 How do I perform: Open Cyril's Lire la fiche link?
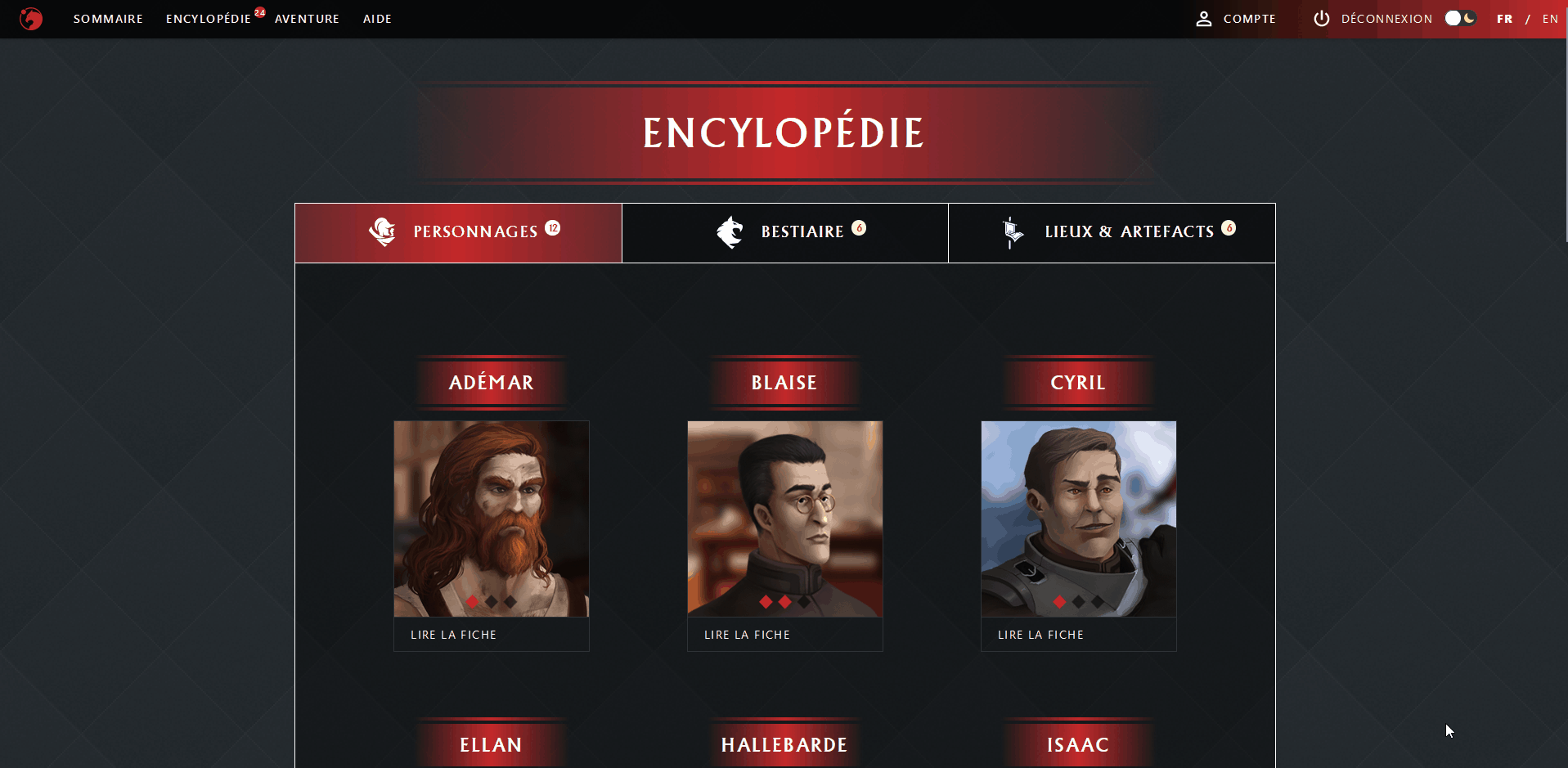[x=1040, y=635]
